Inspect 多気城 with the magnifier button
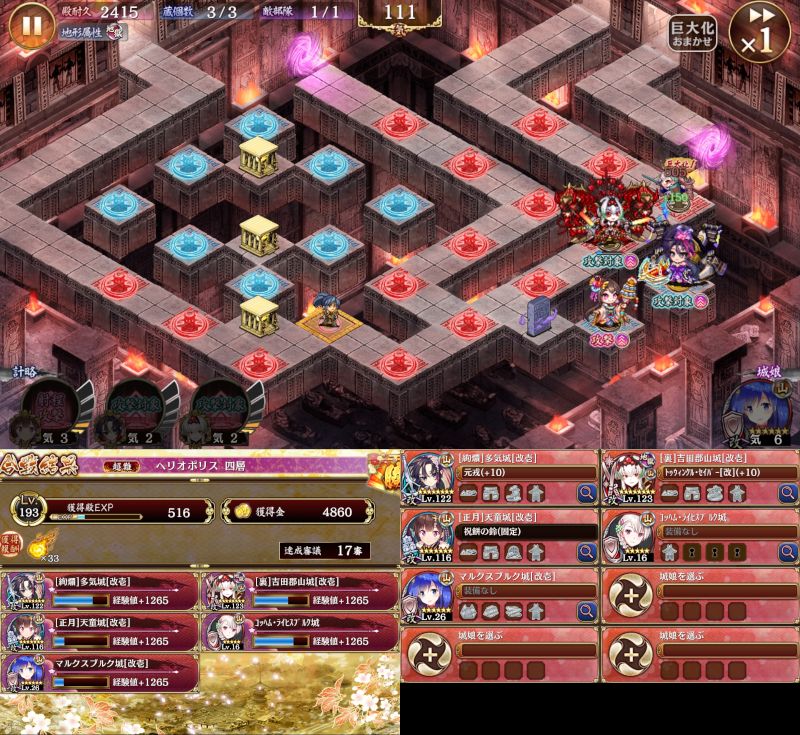Image resolution: width=800 pixels, height=735 pixels. click(x=587, y=492)
